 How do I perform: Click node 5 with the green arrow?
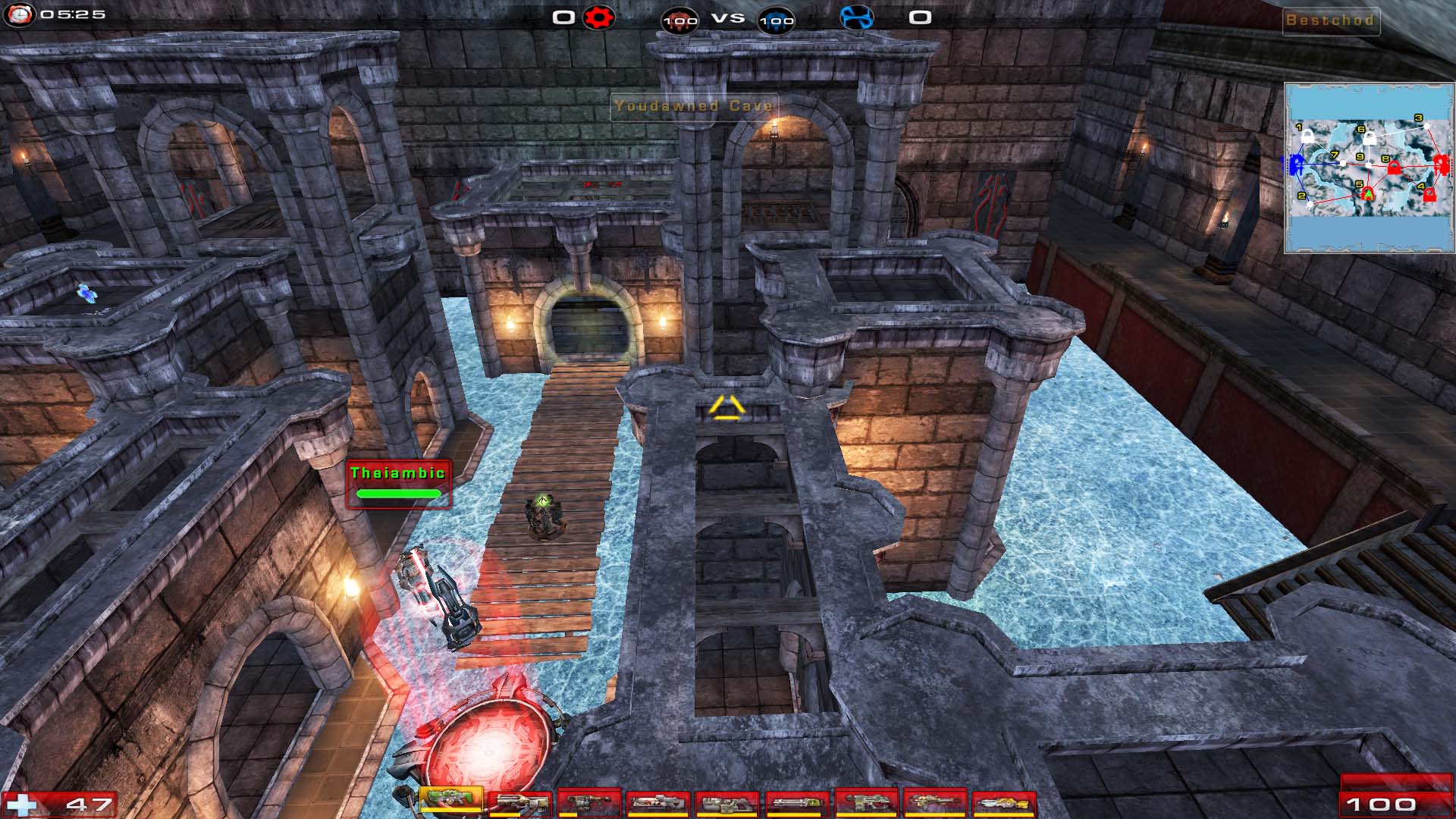pyautogui.click(x=1368, y=195)
